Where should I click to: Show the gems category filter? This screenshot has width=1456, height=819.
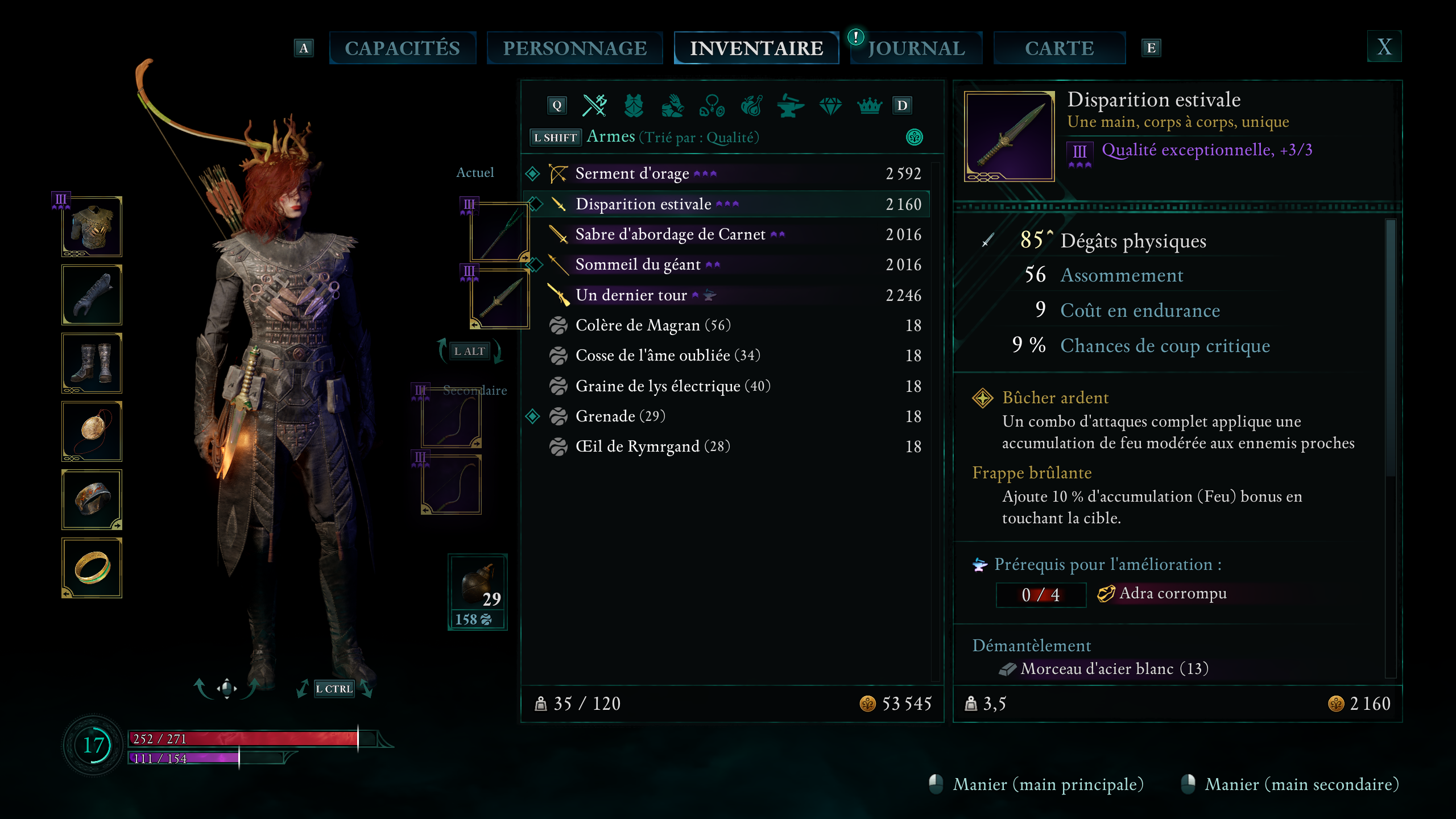[x=830, y=106]
